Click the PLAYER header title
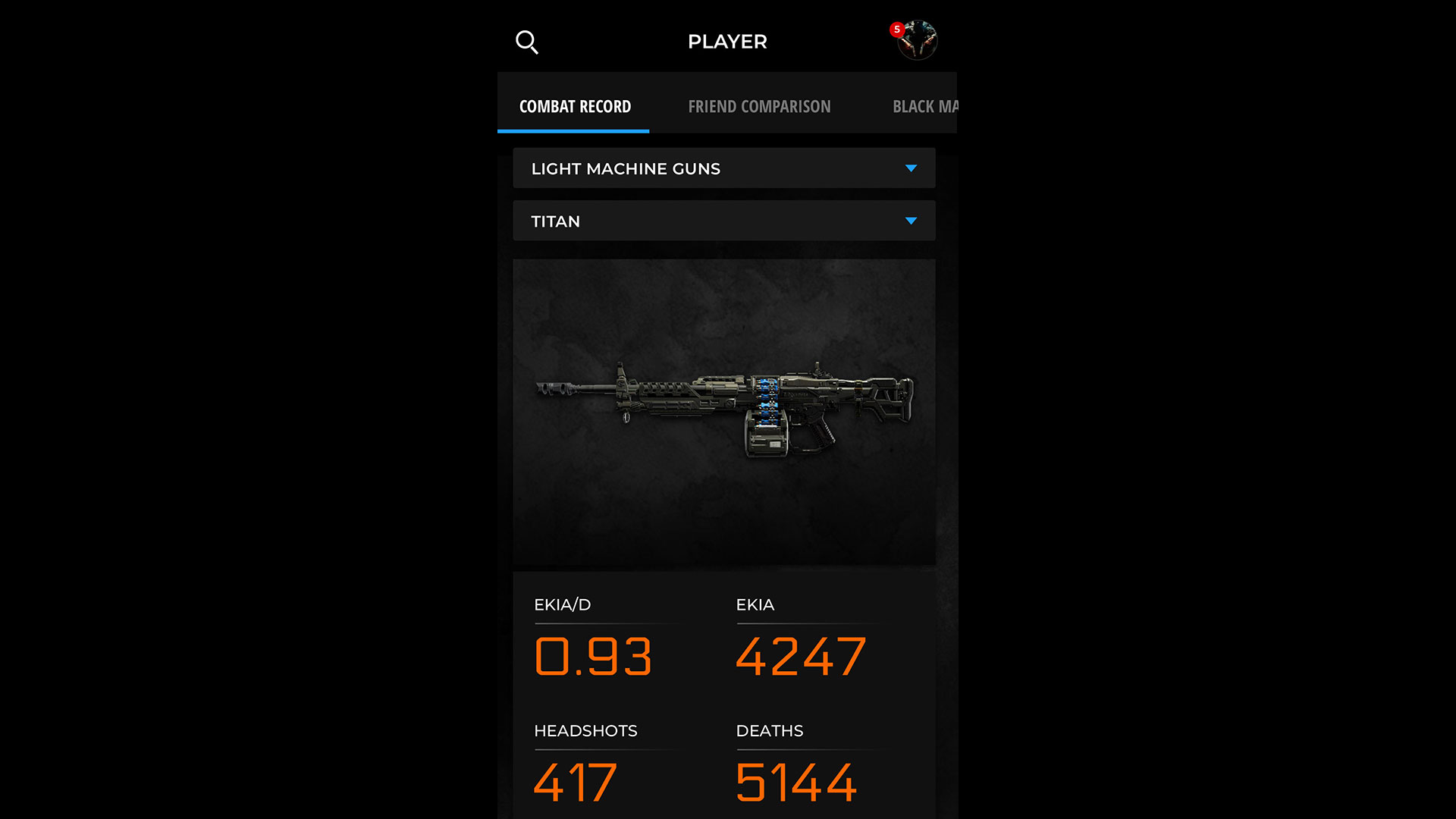This screenshot has width=1456, height=819. [x=727, y=42]
